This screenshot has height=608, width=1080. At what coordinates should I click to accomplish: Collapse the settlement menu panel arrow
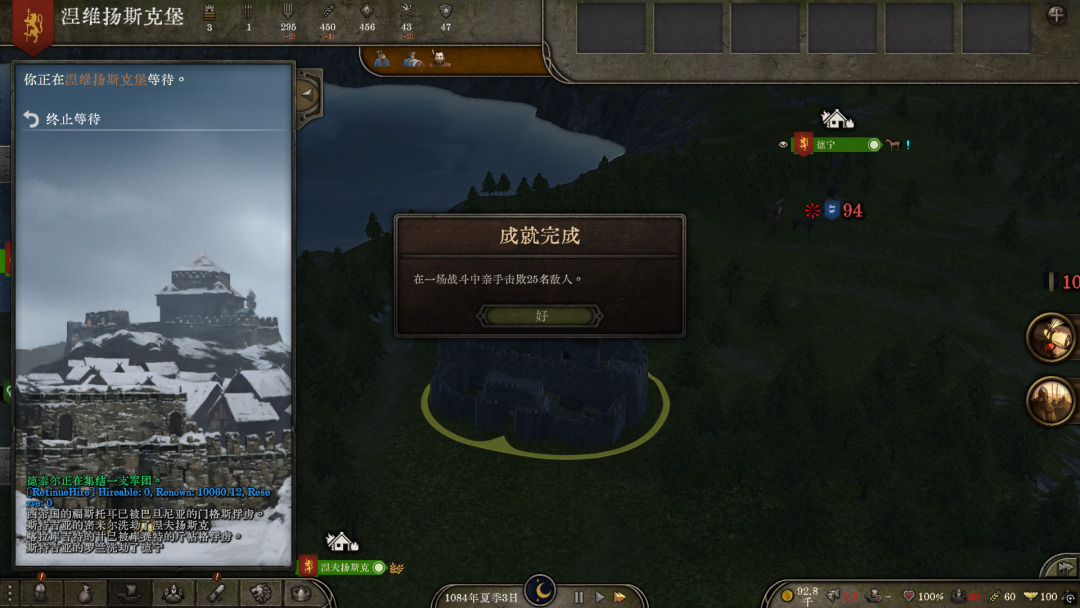pyautogui.click(x=308, y=95)
